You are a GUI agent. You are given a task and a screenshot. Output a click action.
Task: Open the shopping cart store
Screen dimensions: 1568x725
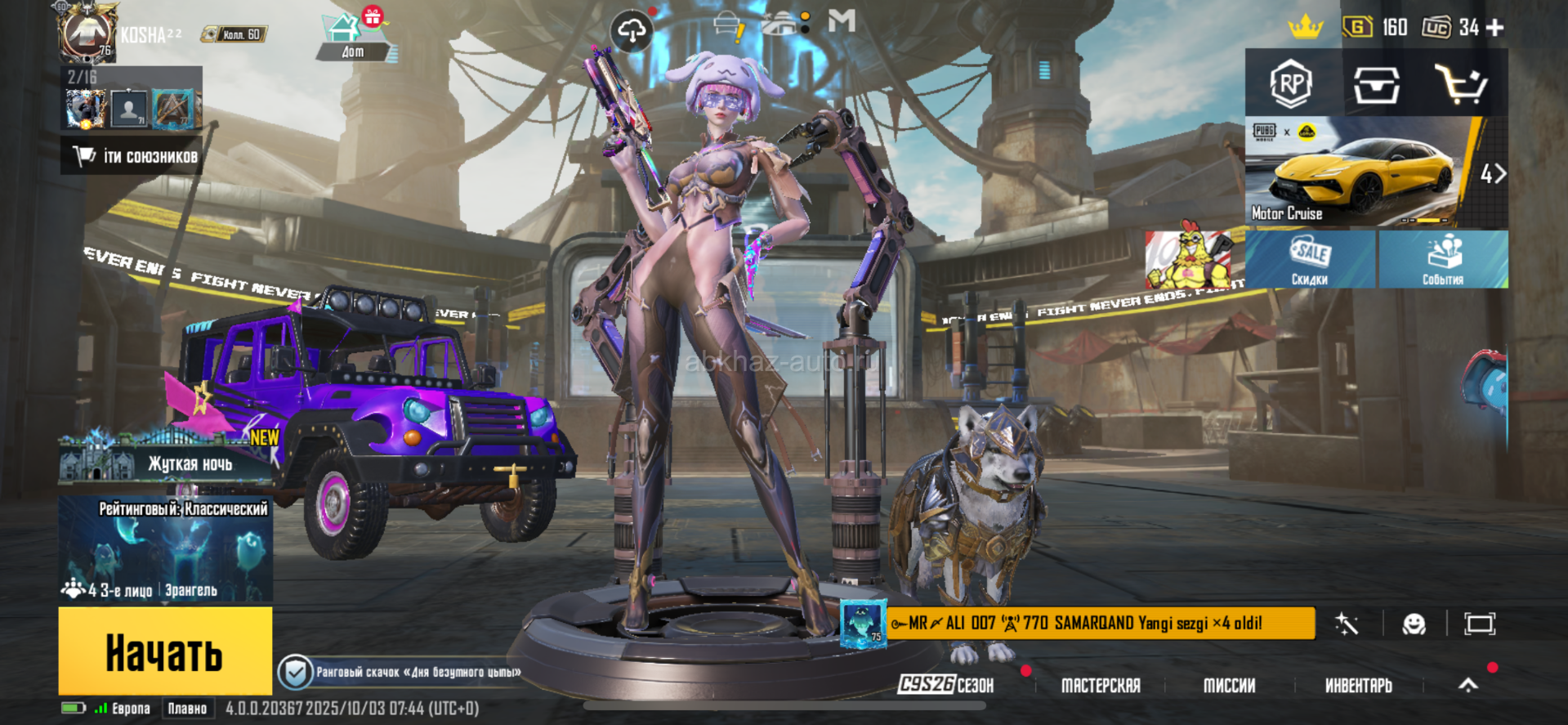click(1461, 84)
